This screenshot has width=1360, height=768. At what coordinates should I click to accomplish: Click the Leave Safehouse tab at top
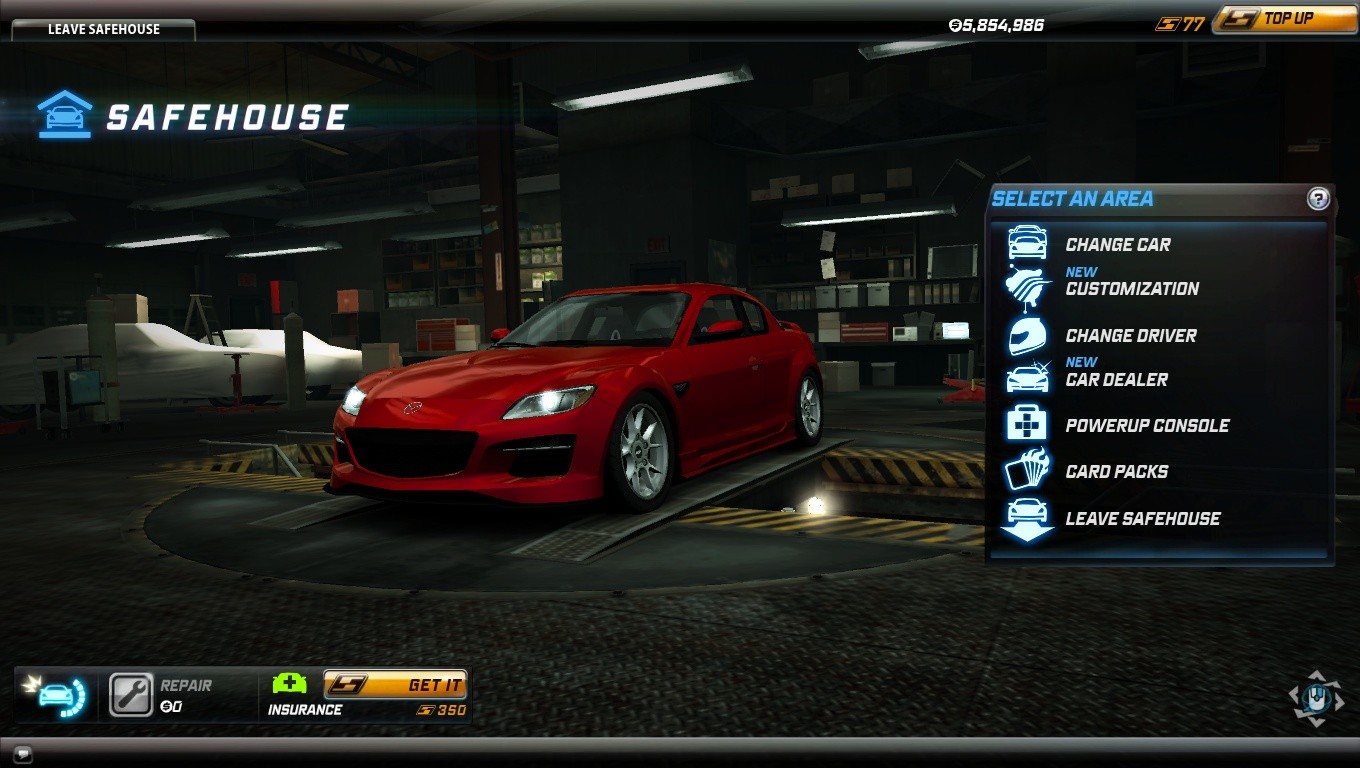(x=103, y=29)
